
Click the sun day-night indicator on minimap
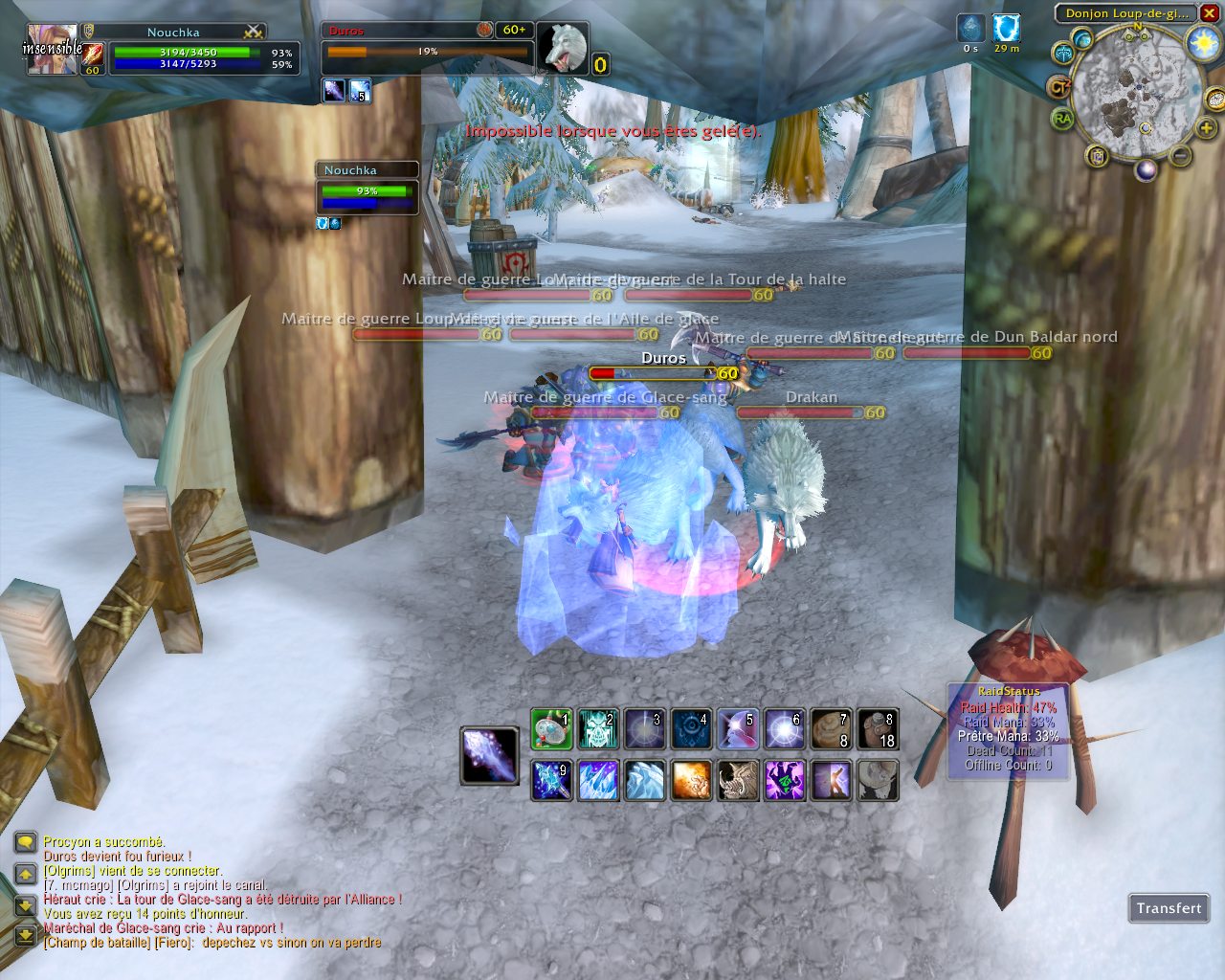pos(1202,43)
